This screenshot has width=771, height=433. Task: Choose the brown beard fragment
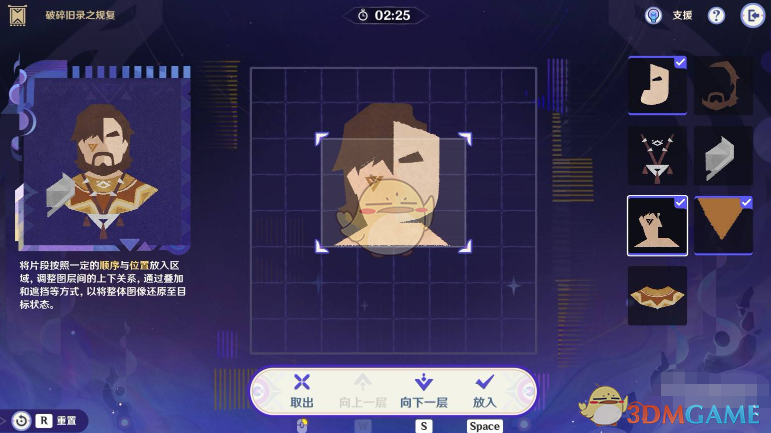coord(723,85)
